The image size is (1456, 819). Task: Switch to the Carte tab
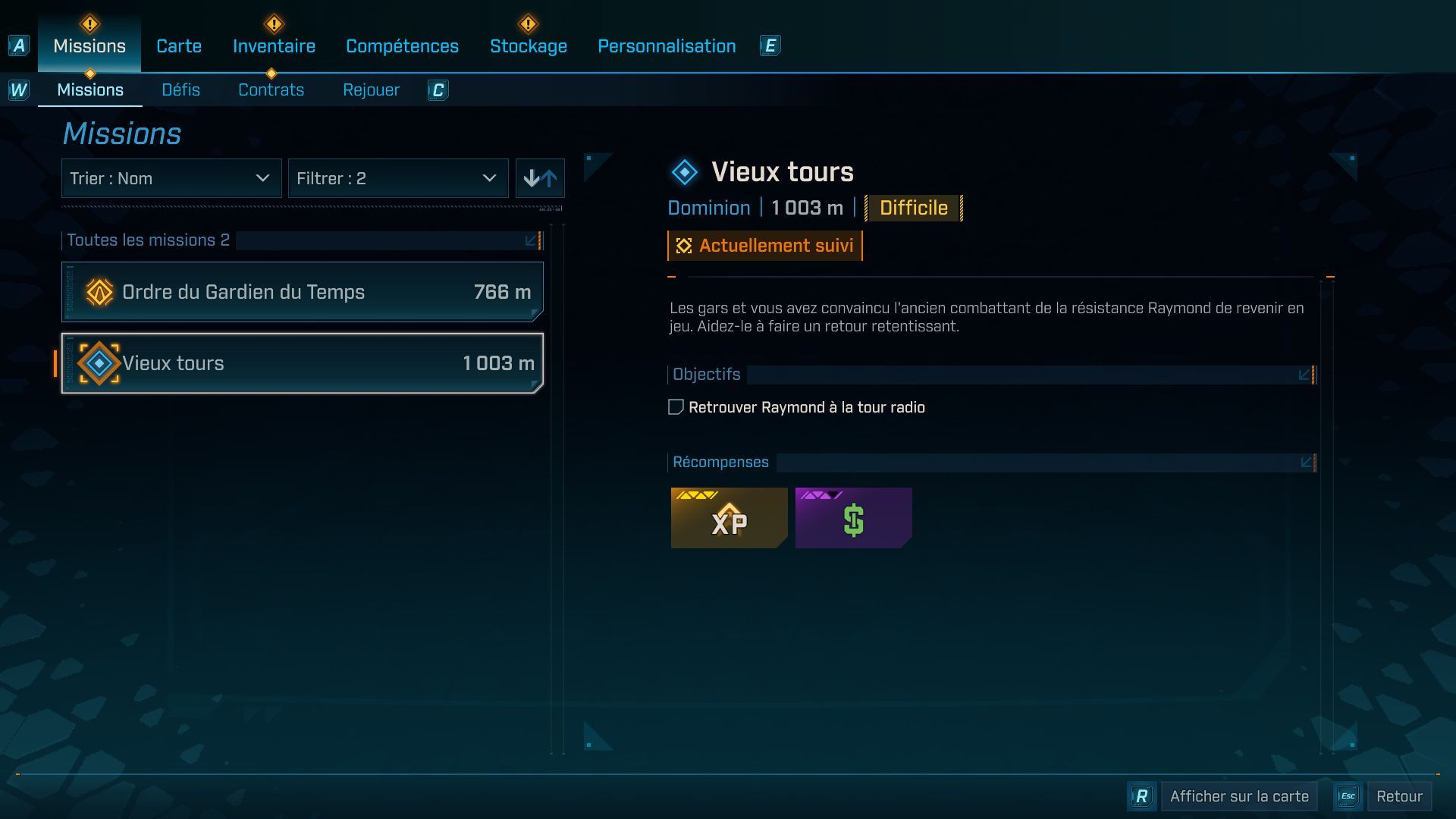[x=178, y=45]
